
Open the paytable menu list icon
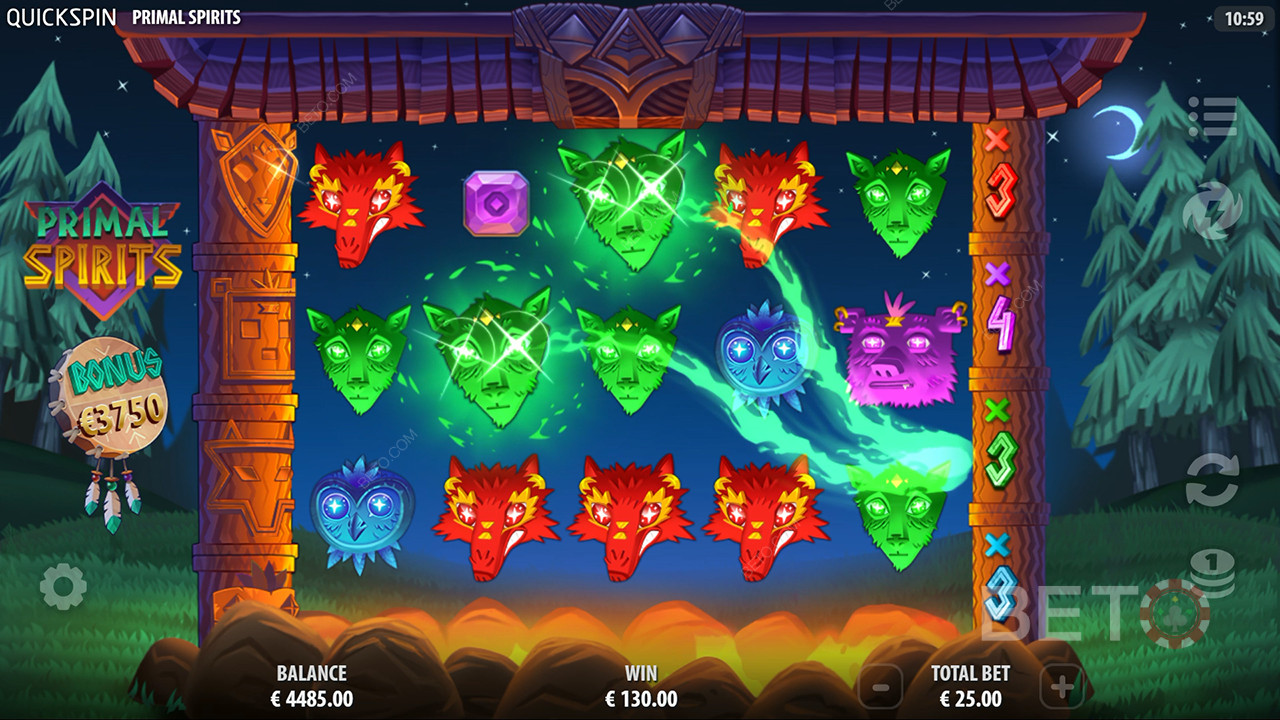coord(1212,118)
